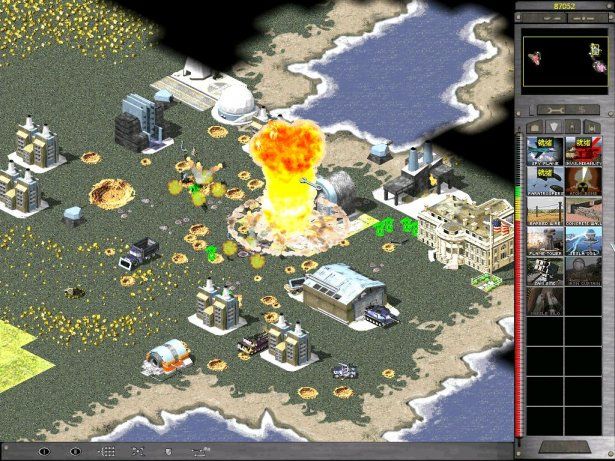Activate the dollar-sign sell button

(x=581, y=109)
